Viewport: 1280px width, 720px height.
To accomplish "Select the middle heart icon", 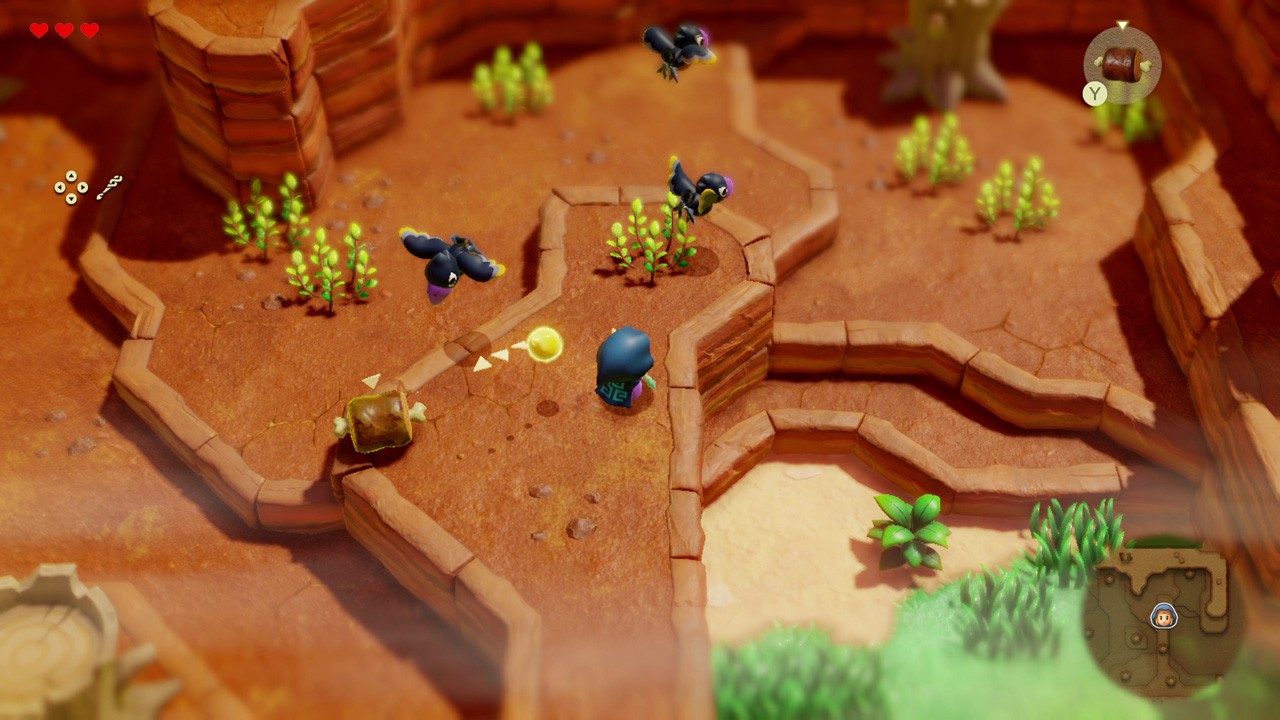I will pyautogui.click(x=64, y=30).
